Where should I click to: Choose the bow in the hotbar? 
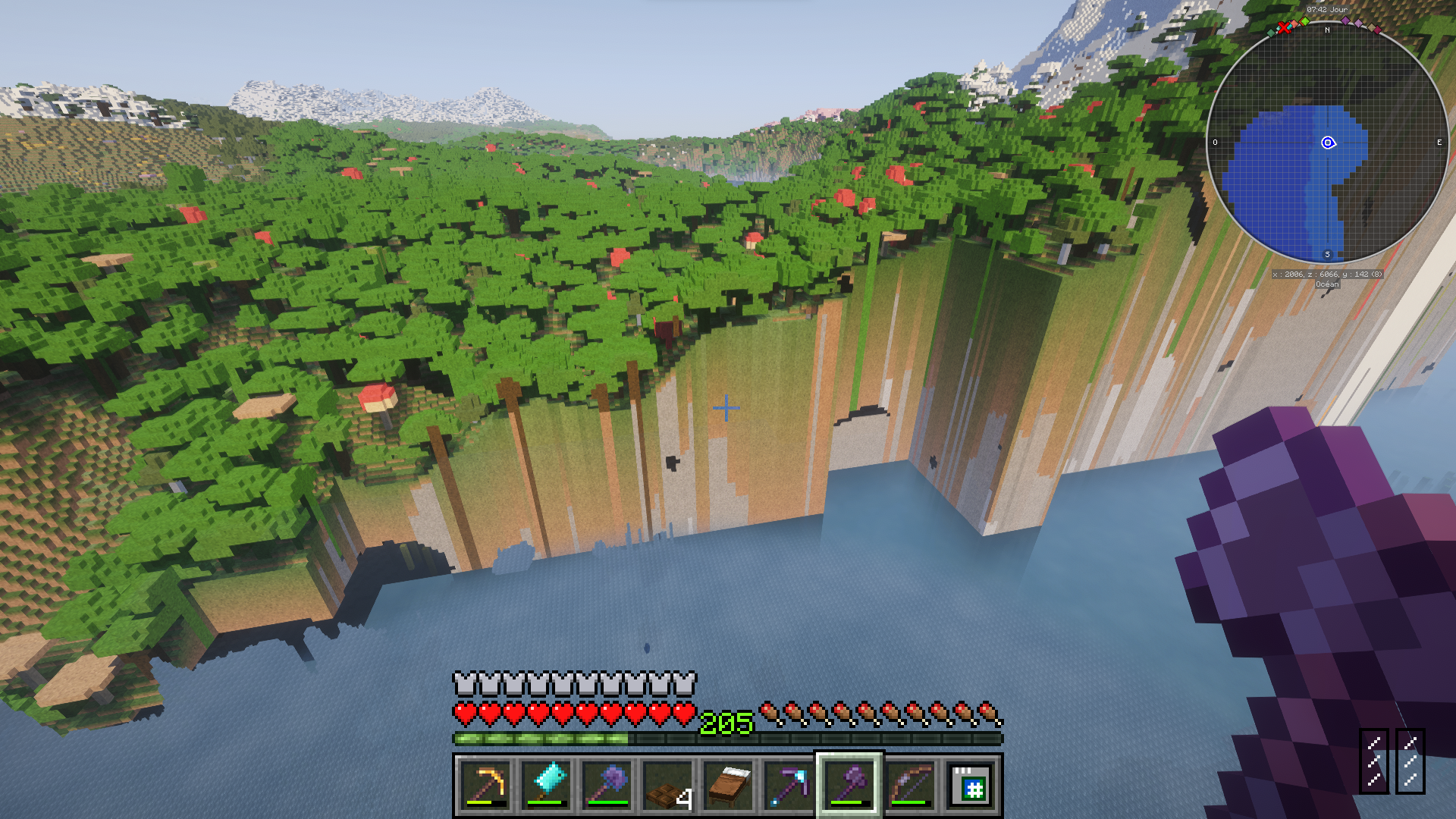910,786
